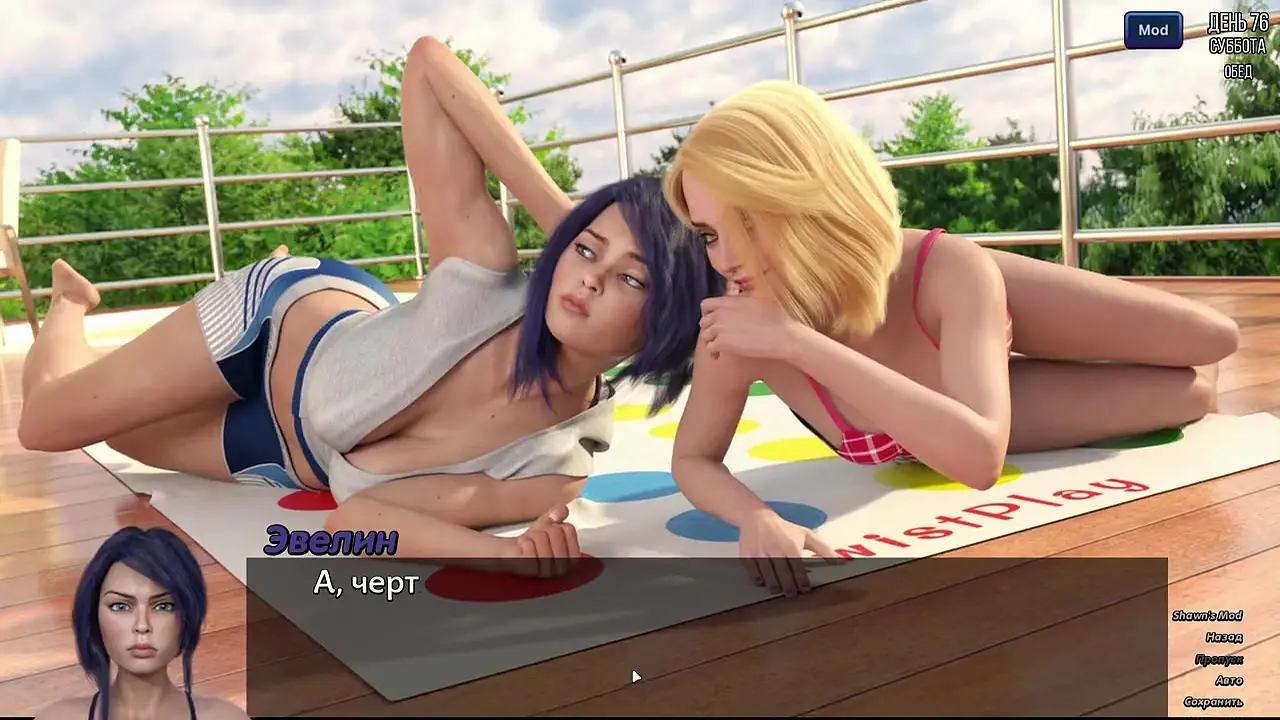Screen dimensions: 1280x720
Task: Toggle Авто auto-advance mode
Action: tap(1228, 681)
